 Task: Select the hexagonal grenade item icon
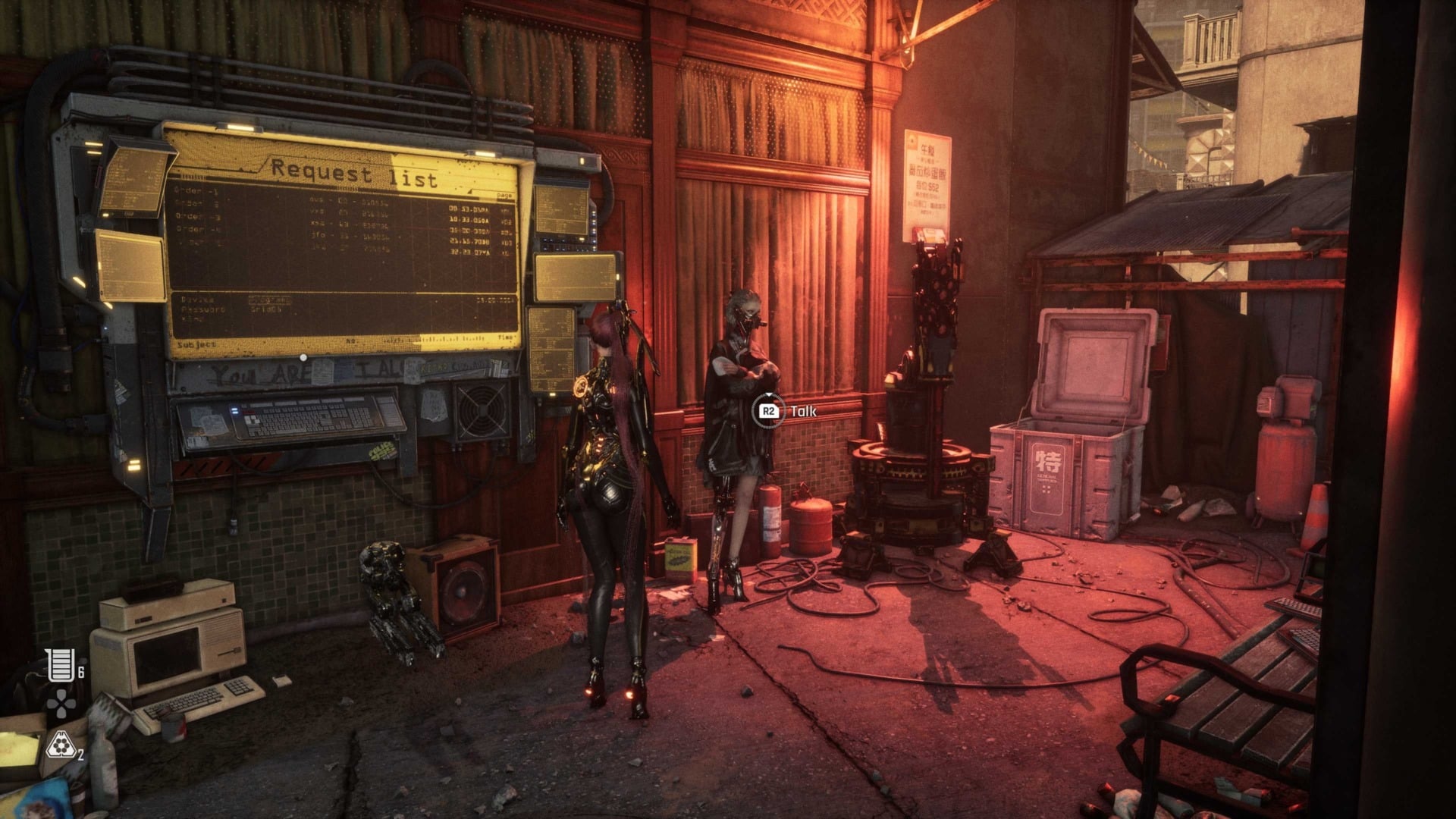click(x=60, y=747)
